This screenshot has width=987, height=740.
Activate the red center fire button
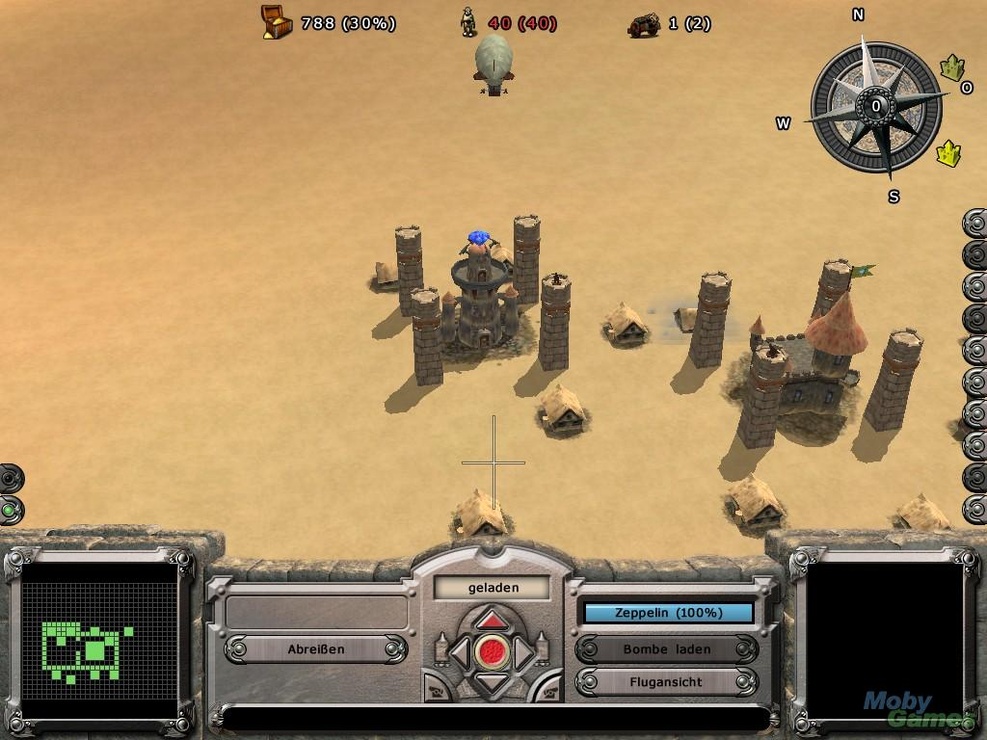[491, 652]
